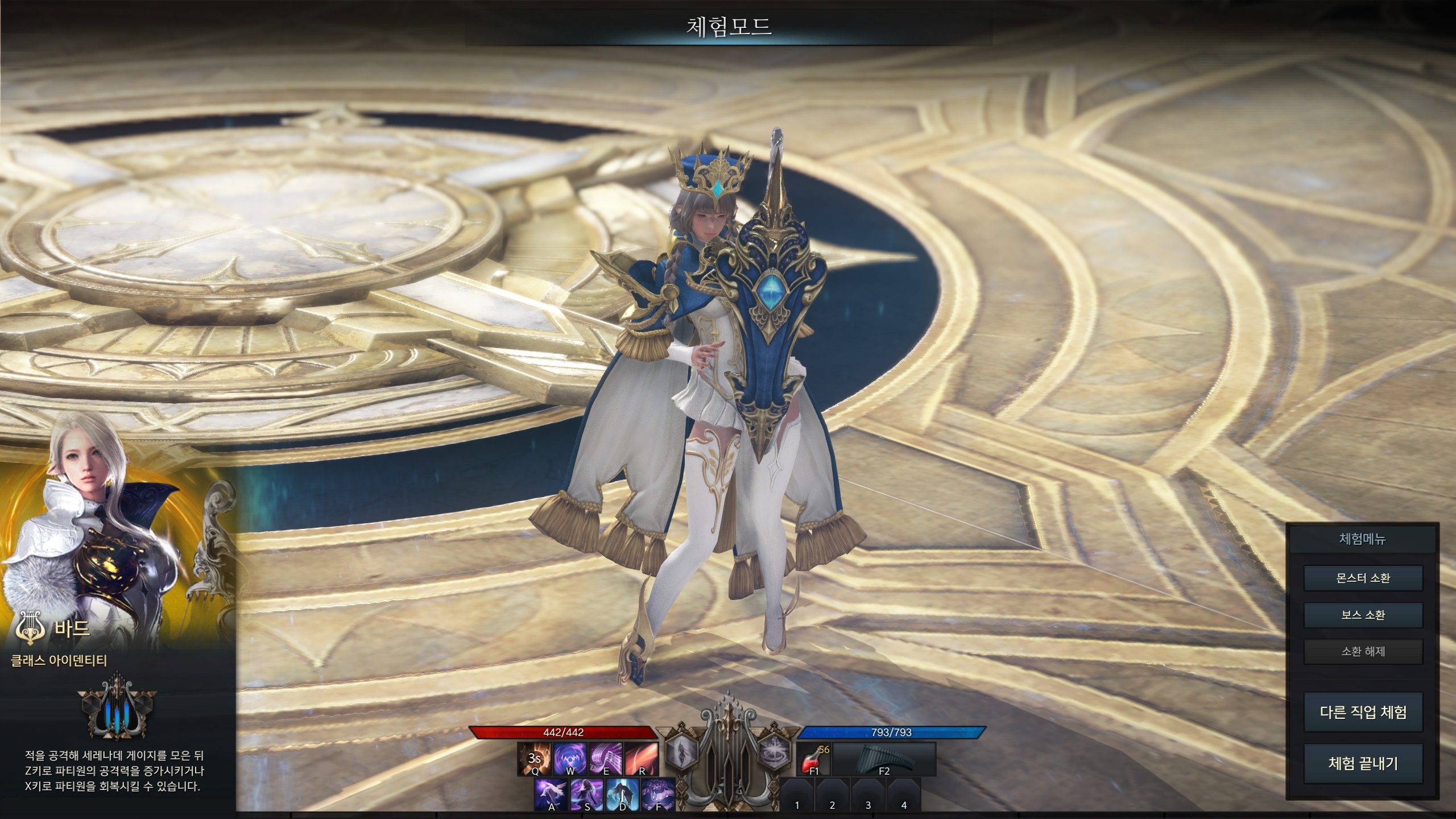Select the 소환 해제 button
The width and height of the screenshot is (1456, 819).
click(x=1363, y=652)
